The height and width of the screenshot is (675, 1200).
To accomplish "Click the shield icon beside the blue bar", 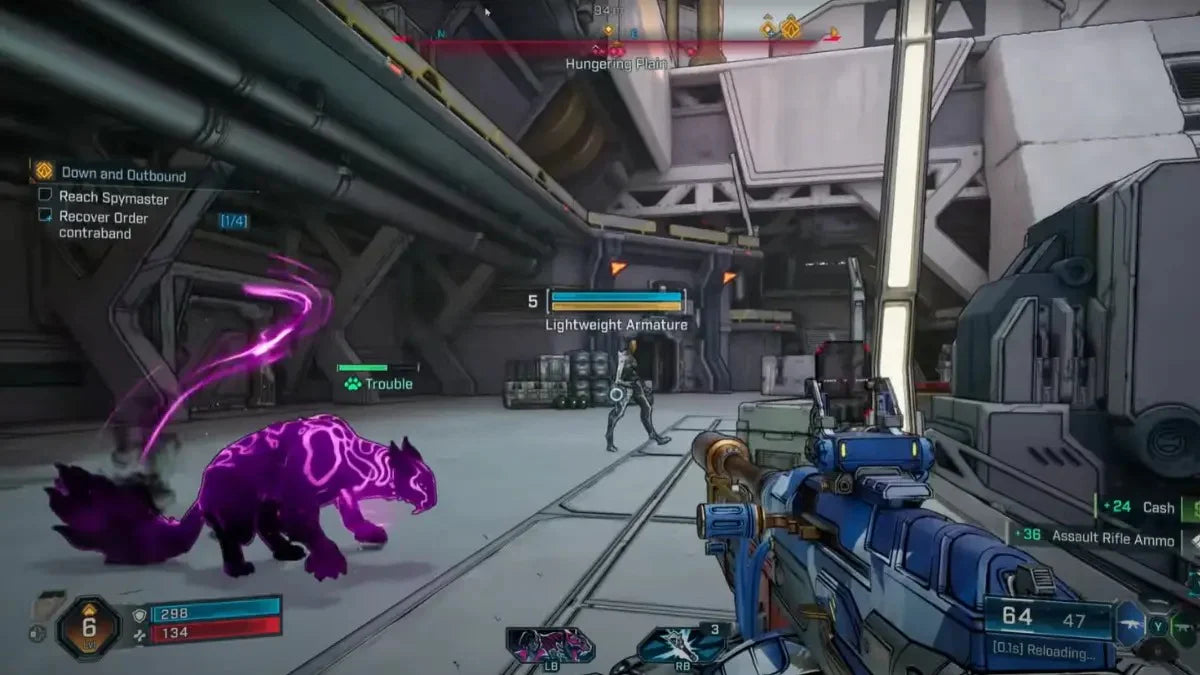I will coord(139,614).
